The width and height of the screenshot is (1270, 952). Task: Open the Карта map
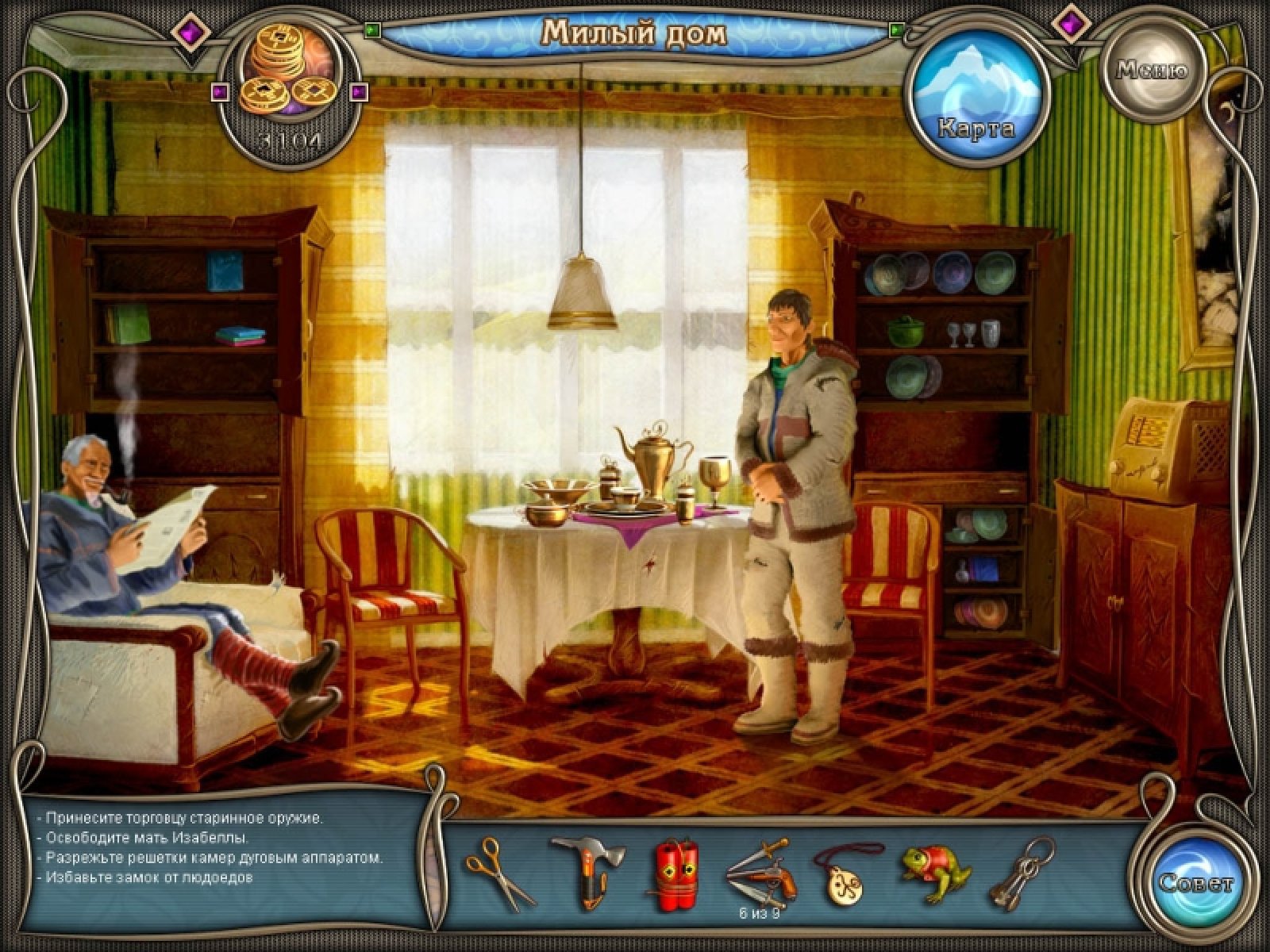(976, 94)
